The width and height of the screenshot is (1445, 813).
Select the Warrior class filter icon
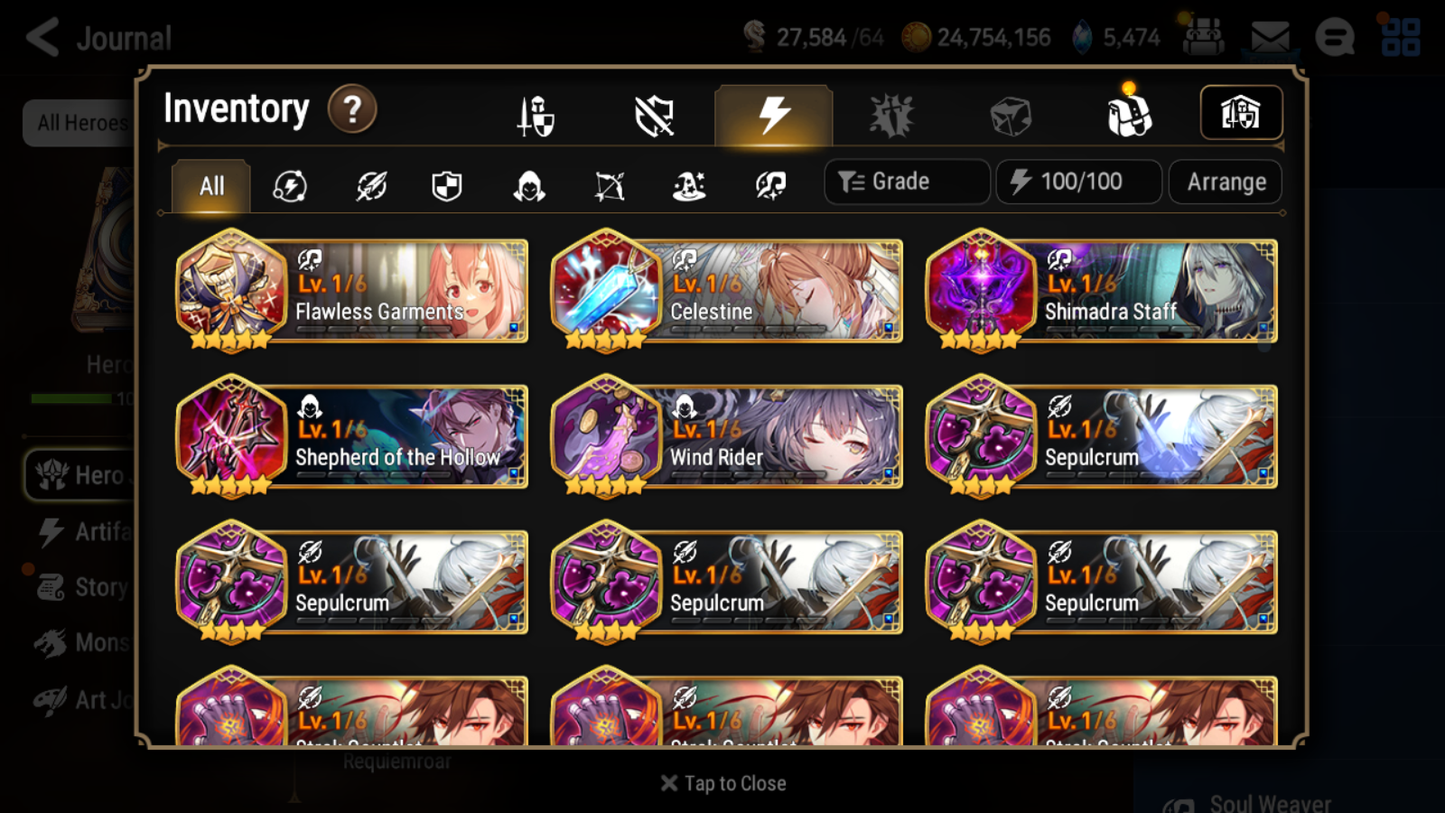pyautogui.click(x=369, y=185)
